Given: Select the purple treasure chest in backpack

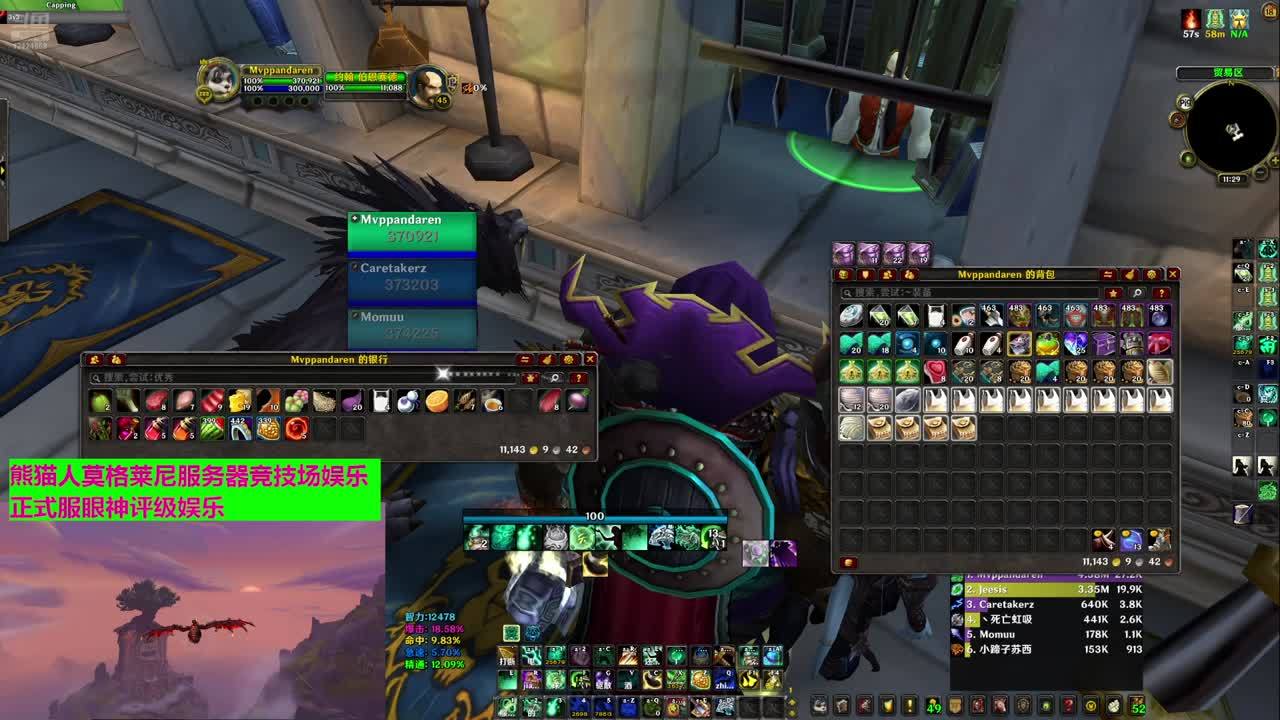Looking at the screenshot, I should coord(1103,344).
